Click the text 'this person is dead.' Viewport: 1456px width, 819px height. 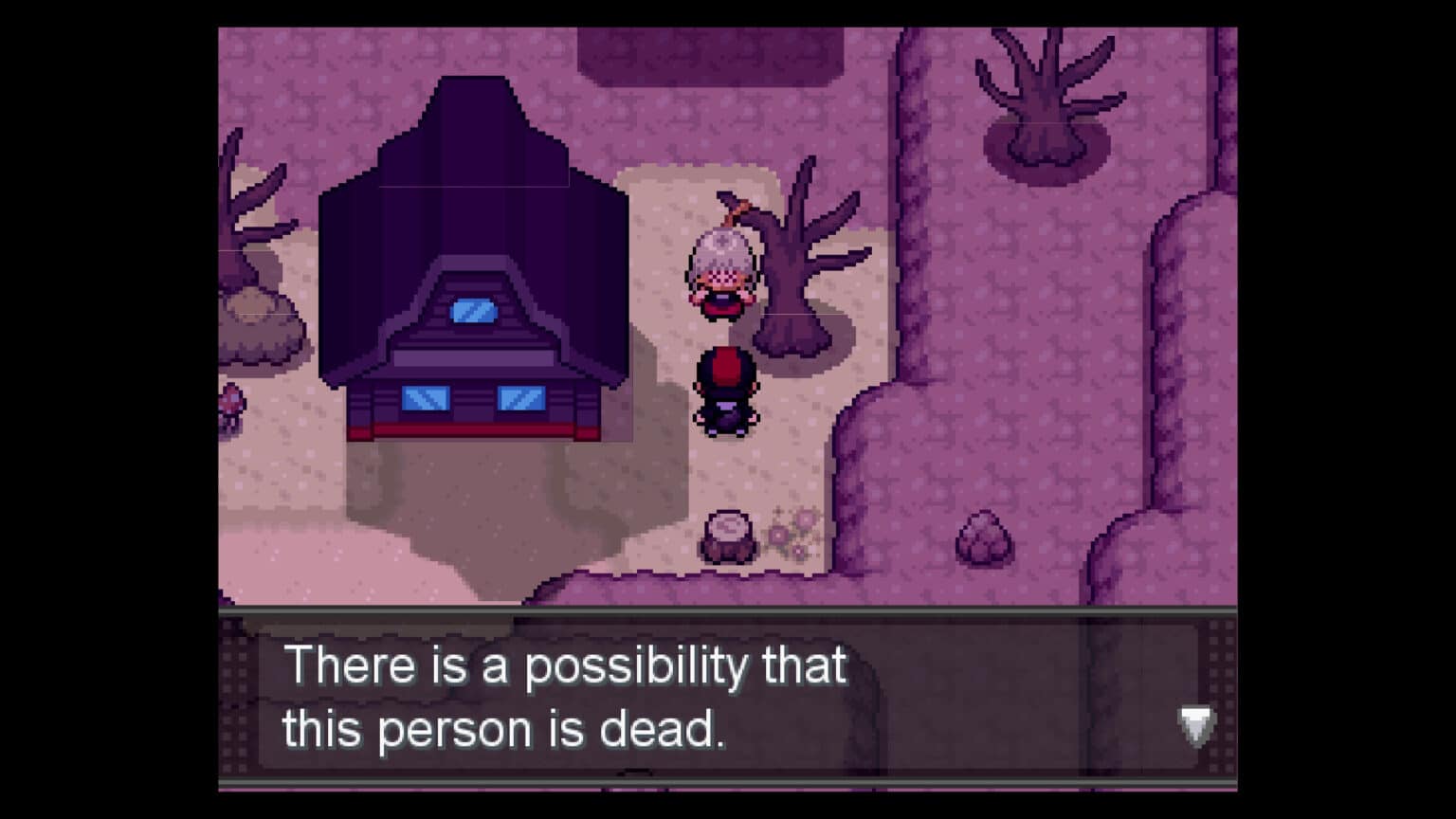[503, 728]
